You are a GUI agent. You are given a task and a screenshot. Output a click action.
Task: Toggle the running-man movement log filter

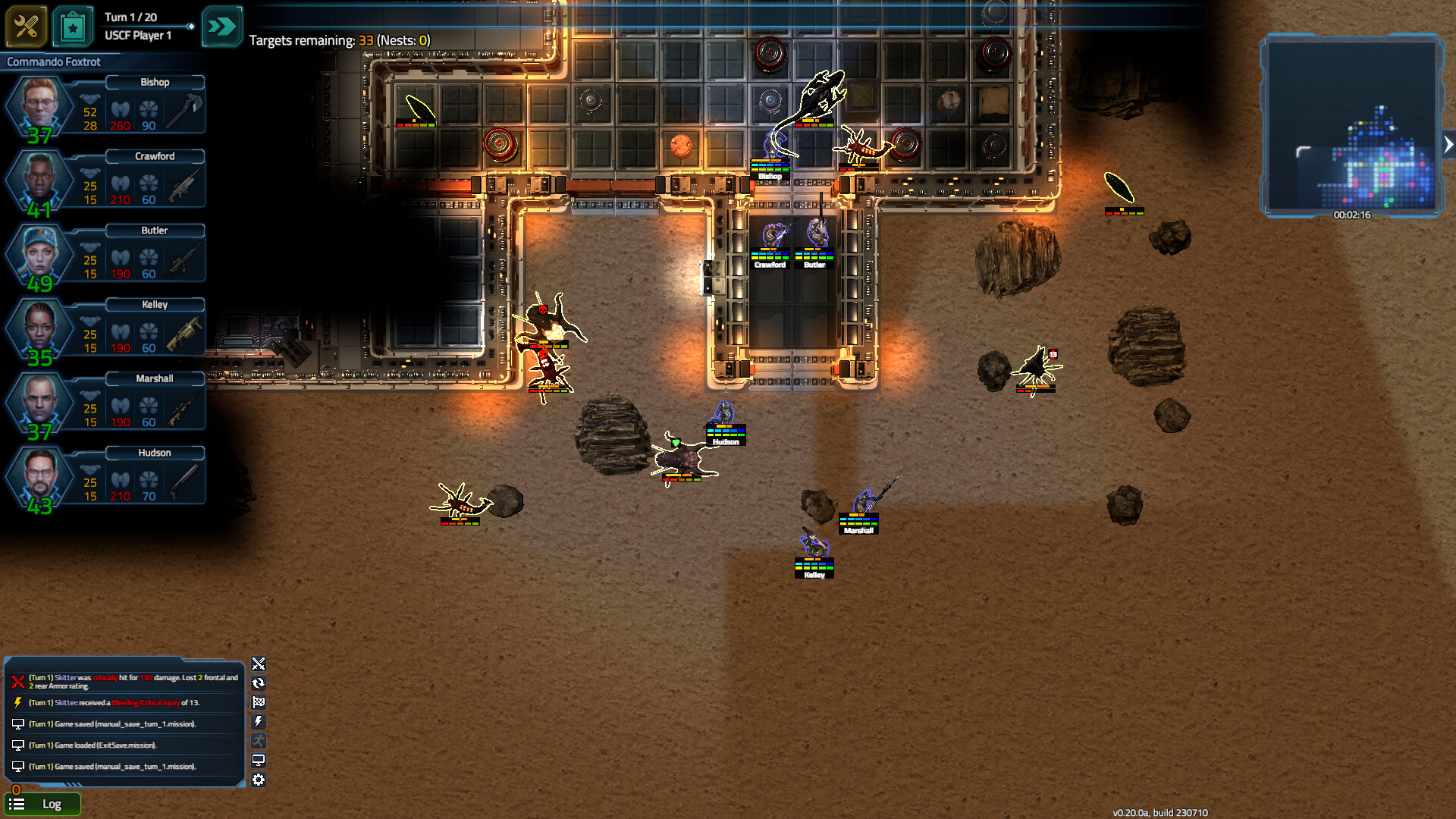(x=259, y=740)
